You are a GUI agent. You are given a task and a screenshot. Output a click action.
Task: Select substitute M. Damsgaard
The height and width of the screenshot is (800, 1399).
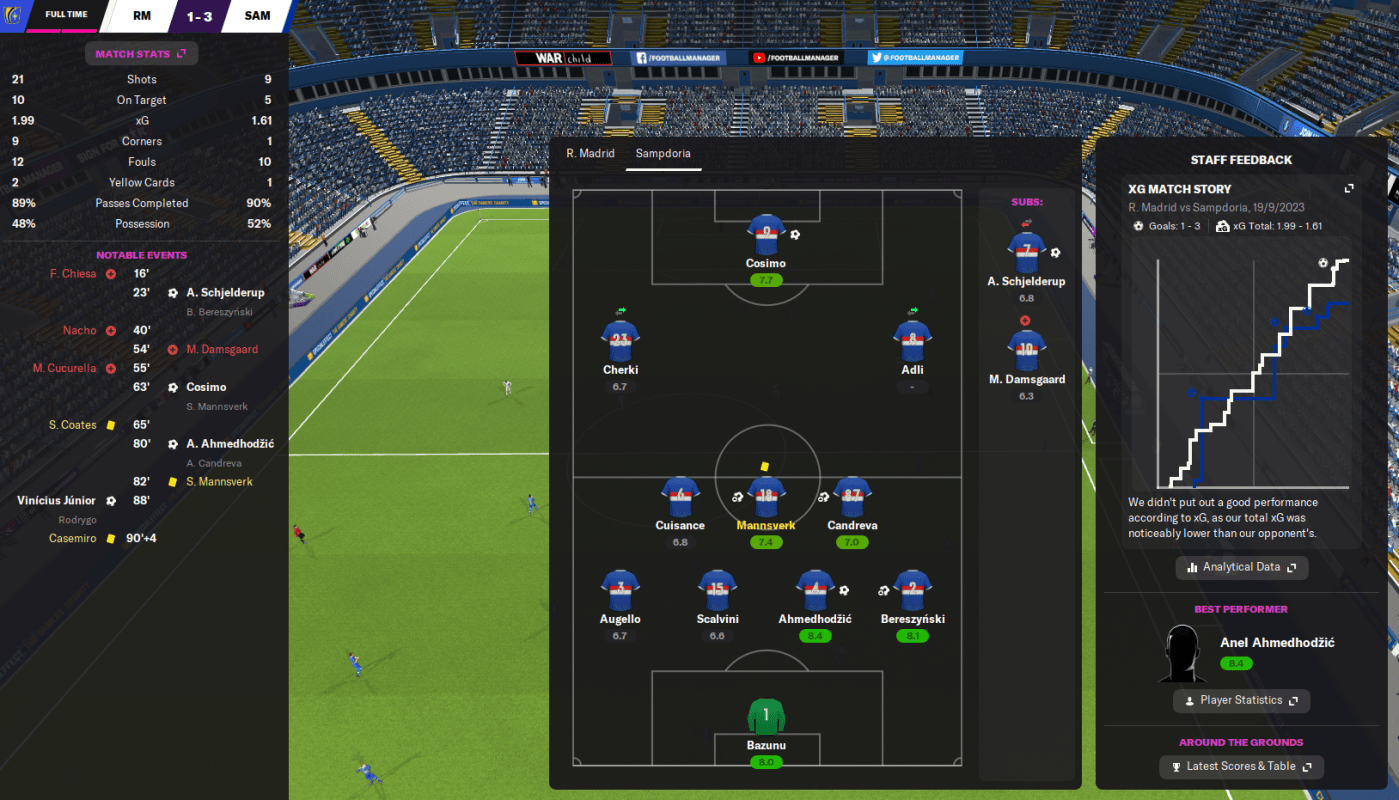pos(1026,351)
